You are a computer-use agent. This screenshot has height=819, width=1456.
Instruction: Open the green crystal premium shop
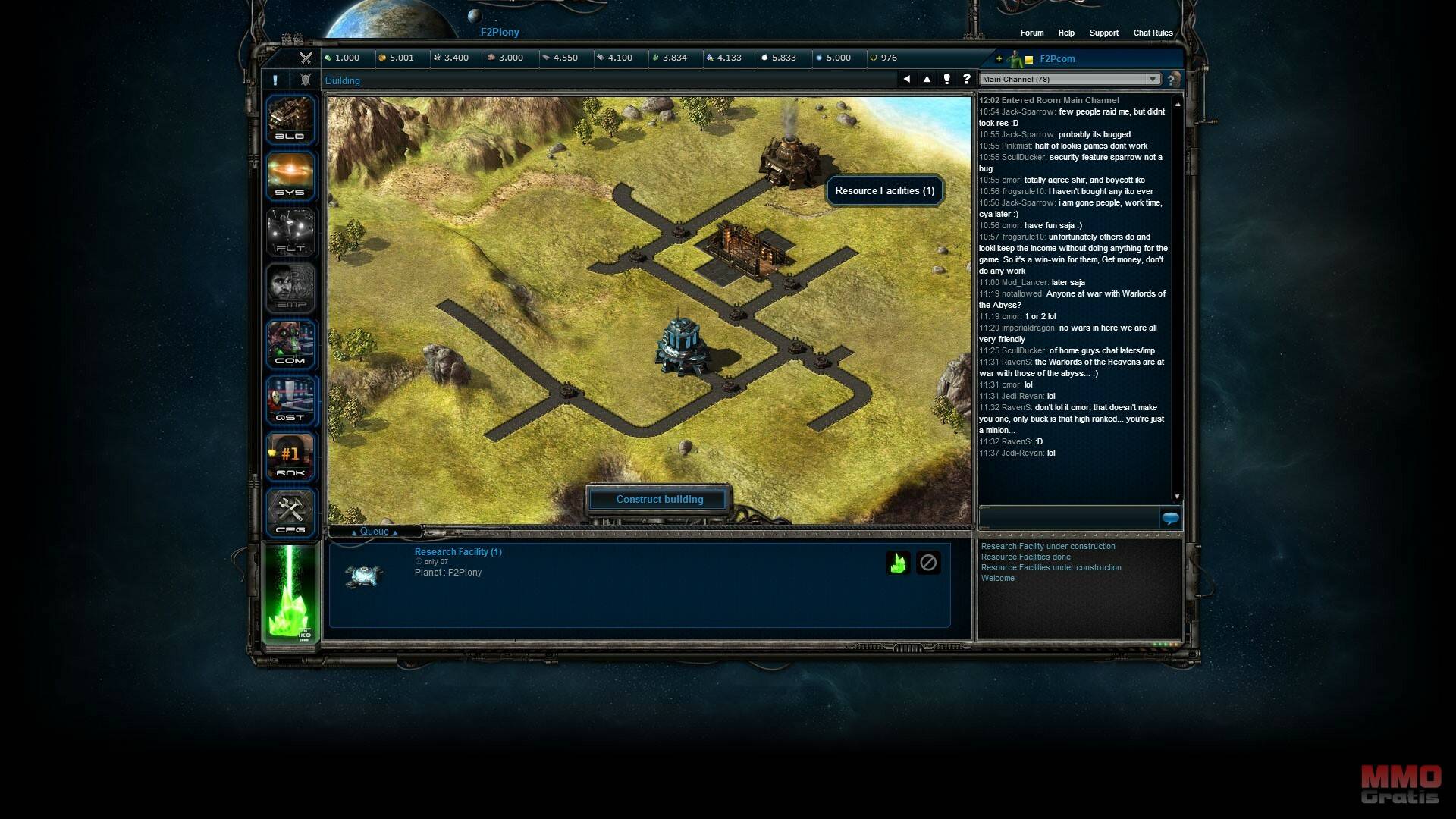(290, 593)
